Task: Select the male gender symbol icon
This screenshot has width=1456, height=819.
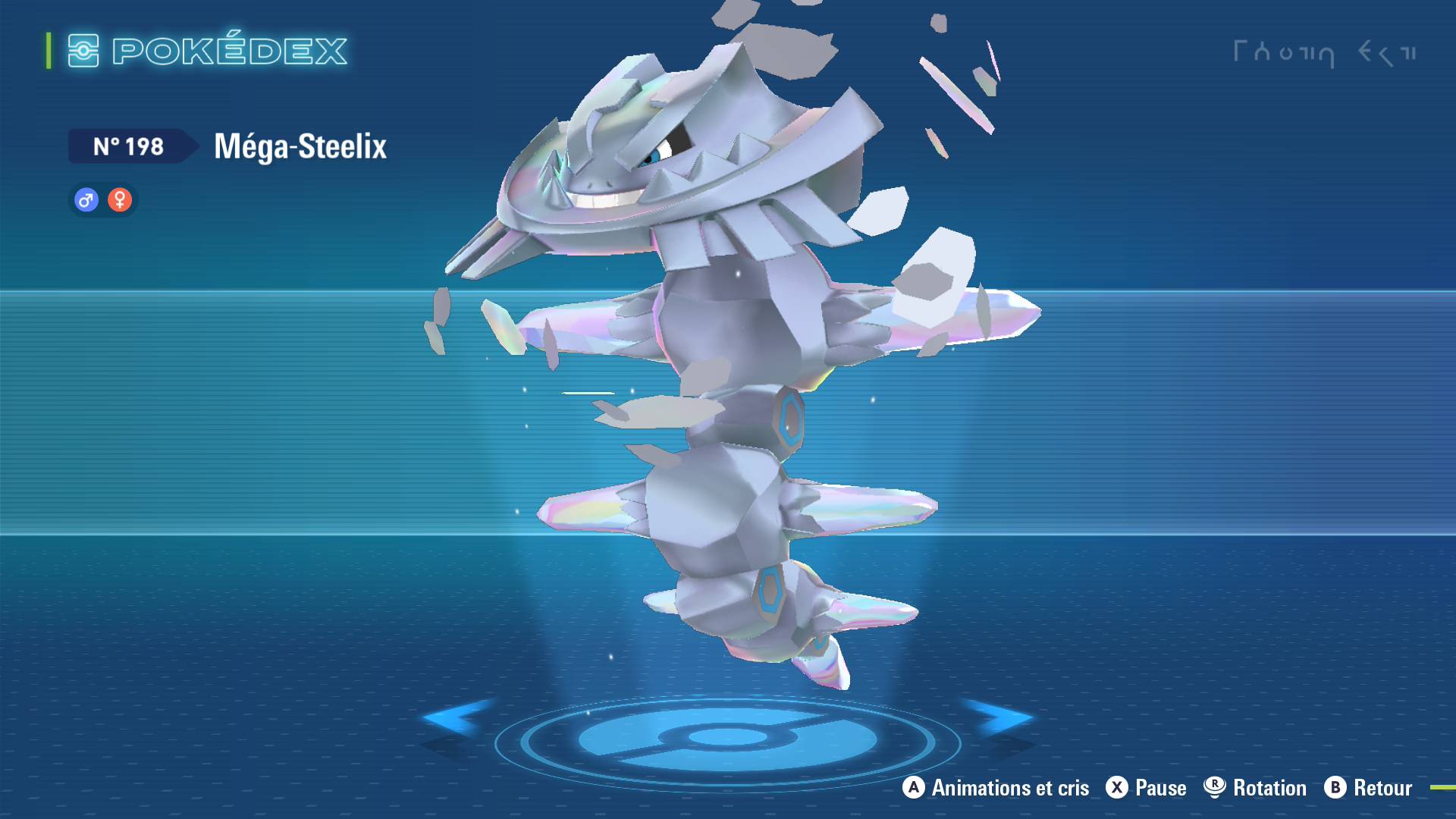Action: click(x=86, y=200)
